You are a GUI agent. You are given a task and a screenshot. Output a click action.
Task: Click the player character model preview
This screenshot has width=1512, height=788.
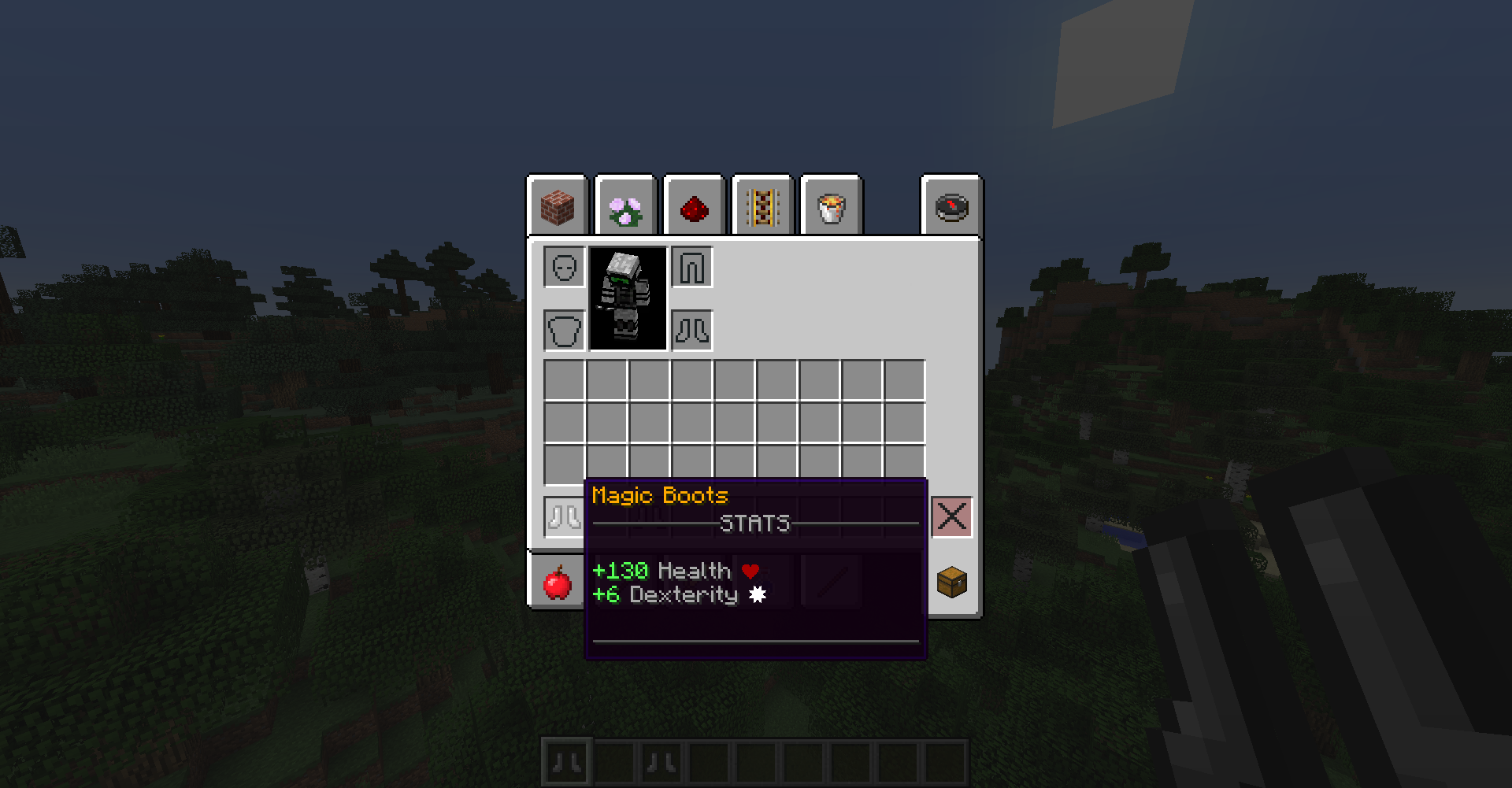coord(628,299)
